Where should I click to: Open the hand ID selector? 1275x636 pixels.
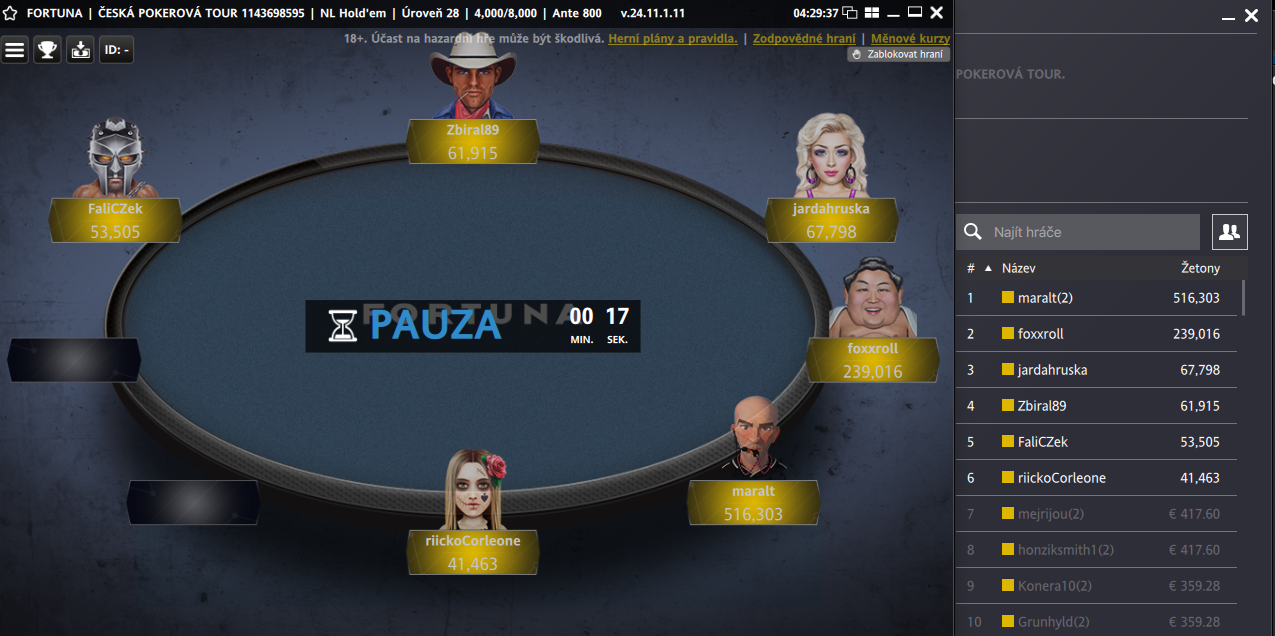116,50
